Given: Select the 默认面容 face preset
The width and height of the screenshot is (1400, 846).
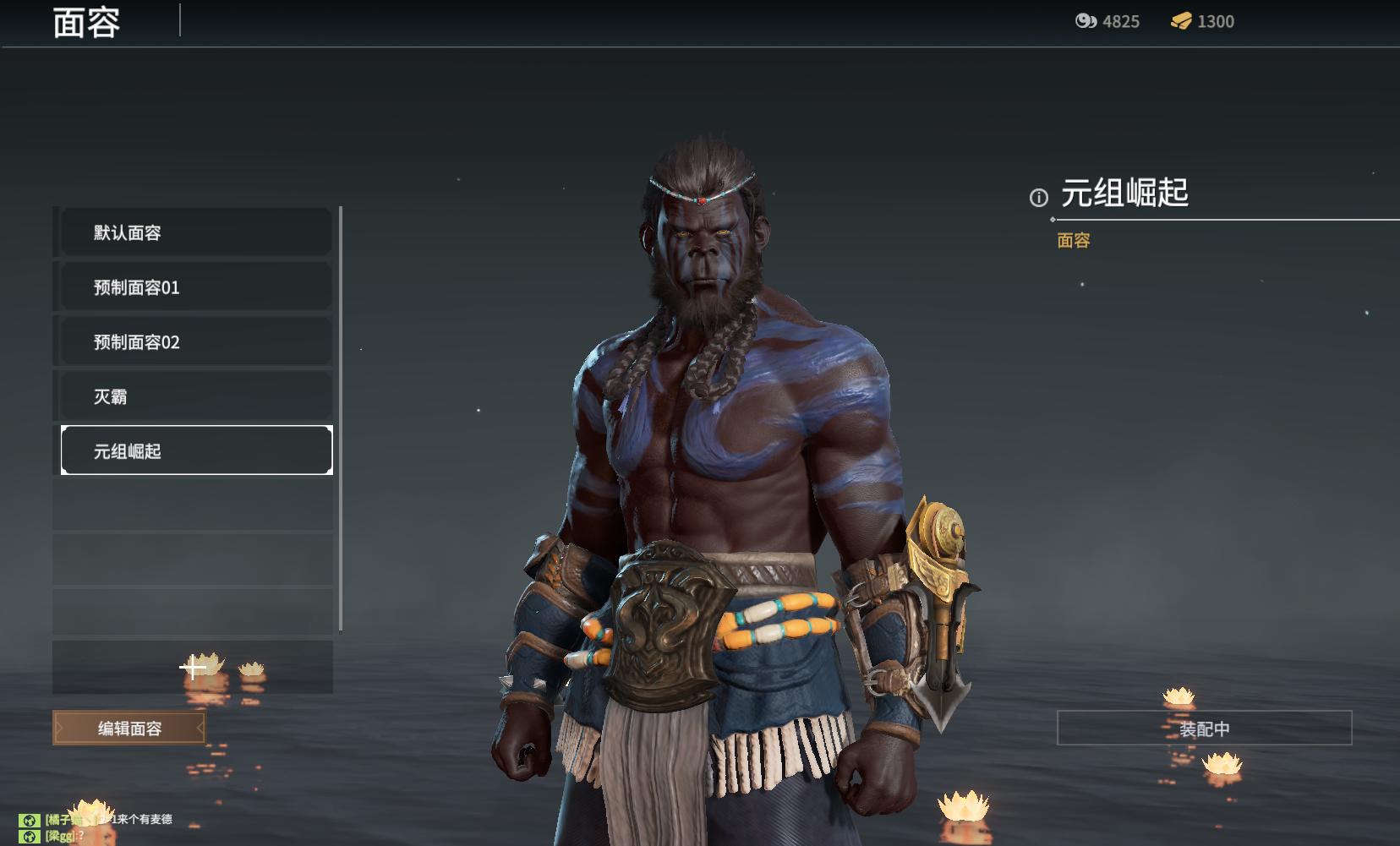Looking at the screenshot, I should (x=196, y=232).
